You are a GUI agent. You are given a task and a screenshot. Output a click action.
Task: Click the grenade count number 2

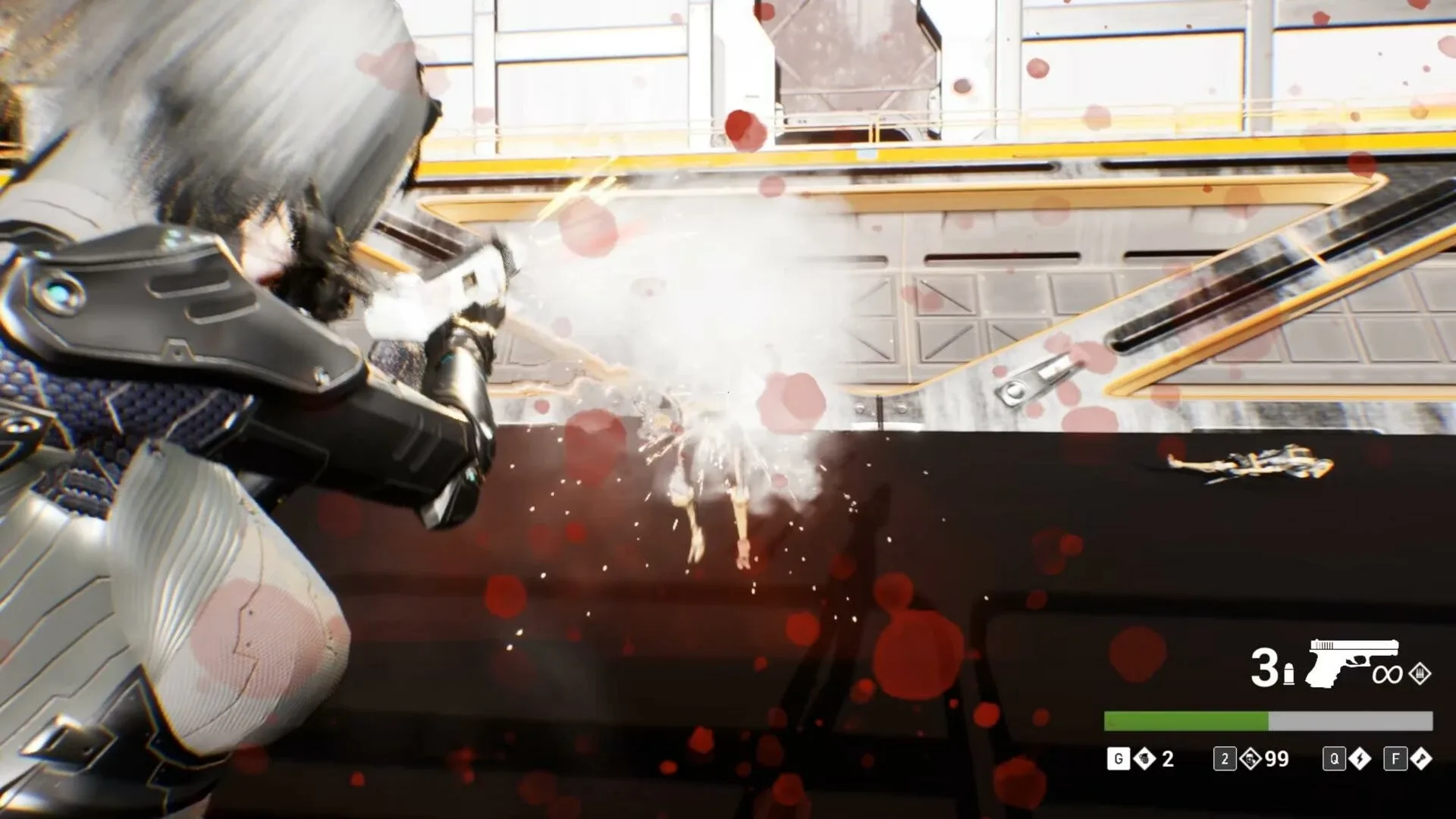(x=1166, y=761)
